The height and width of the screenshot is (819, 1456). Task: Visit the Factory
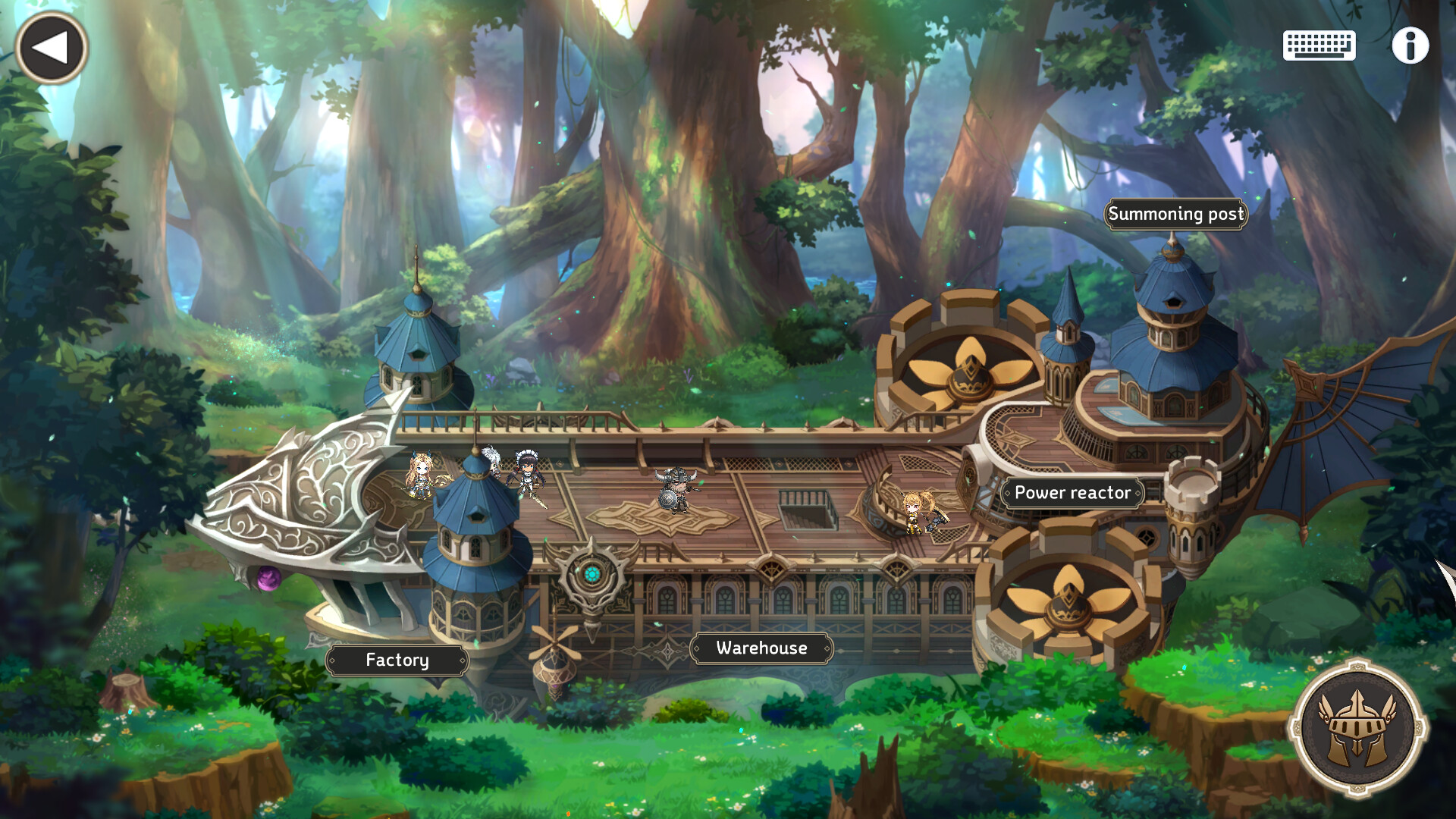click(x=397, y=661)
